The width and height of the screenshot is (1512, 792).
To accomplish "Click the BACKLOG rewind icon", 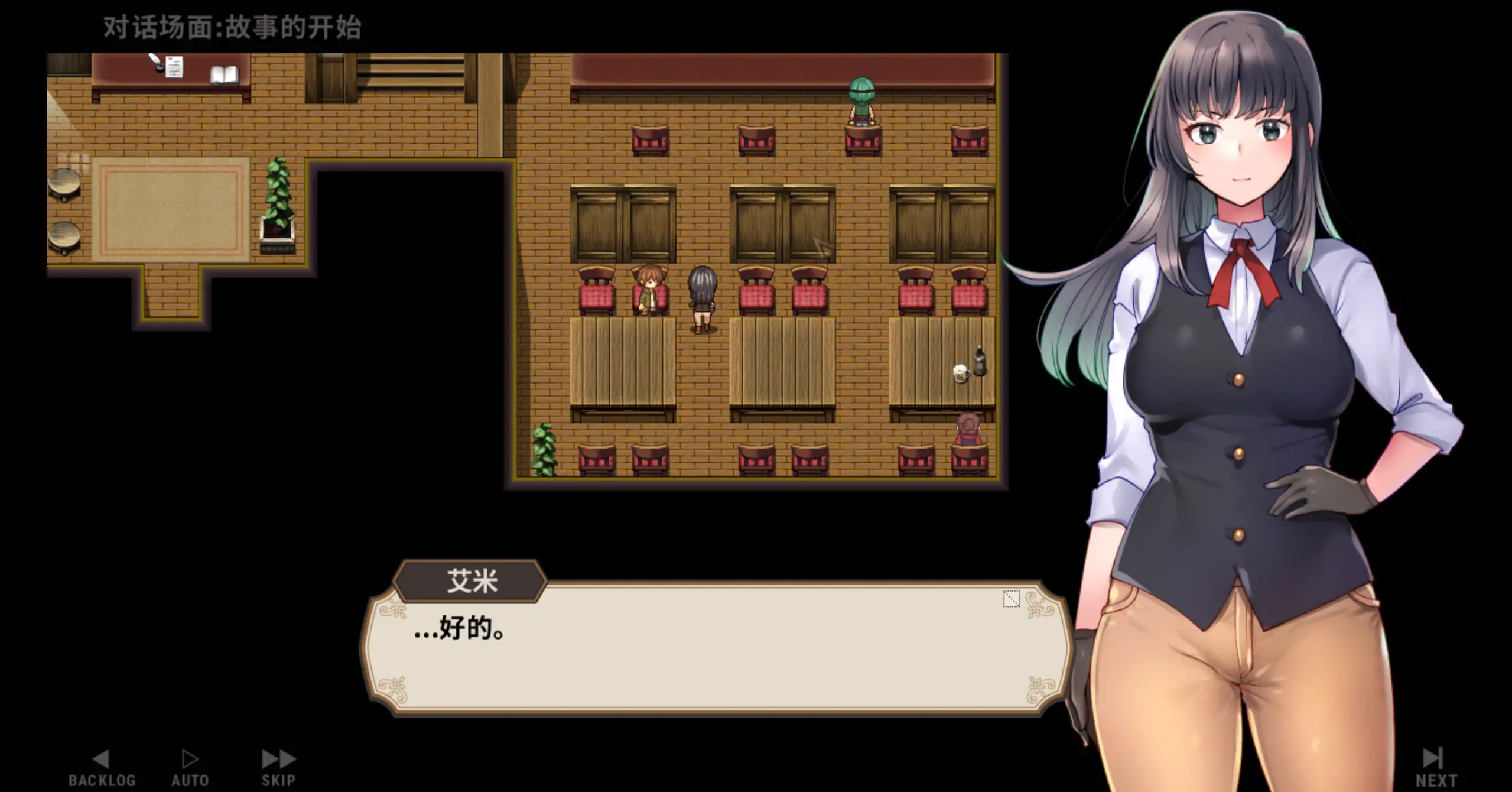I will (102, 758).
